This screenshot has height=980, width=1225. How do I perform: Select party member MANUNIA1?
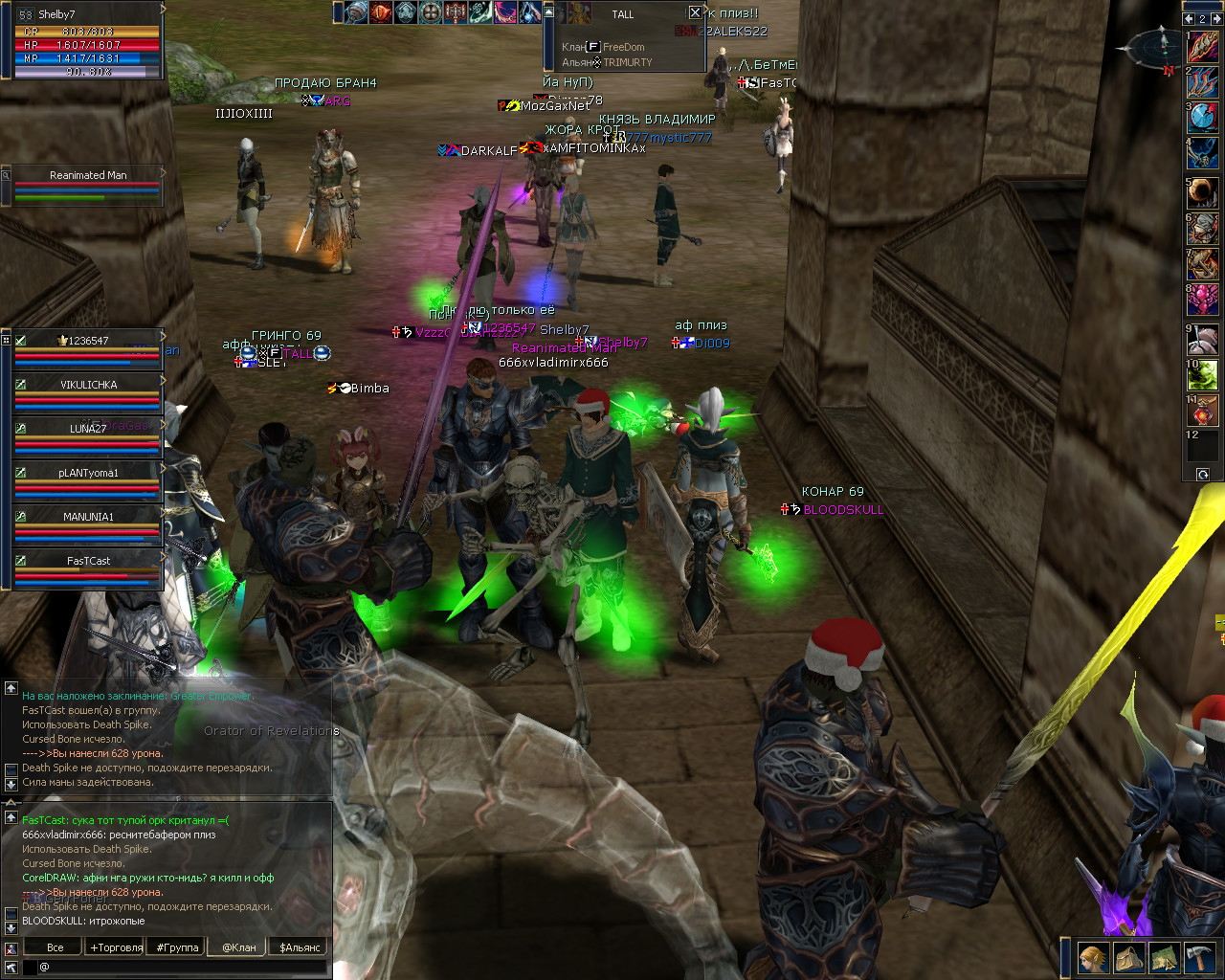click(88, 517)
